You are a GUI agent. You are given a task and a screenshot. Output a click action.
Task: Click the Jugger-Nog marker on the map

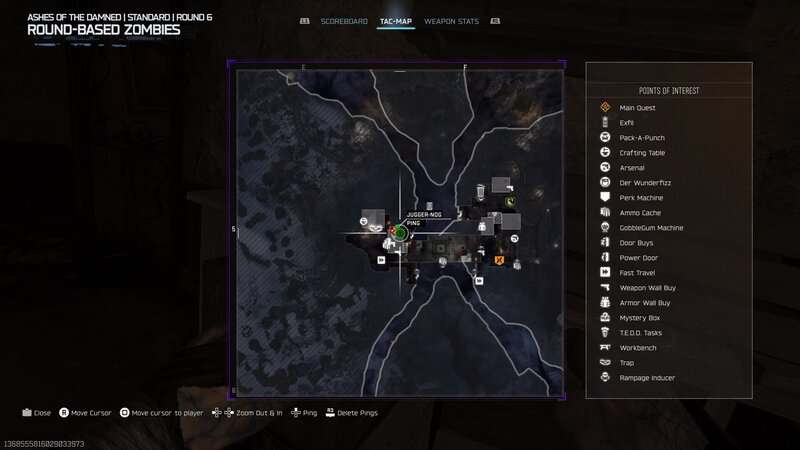click(399, 233)
